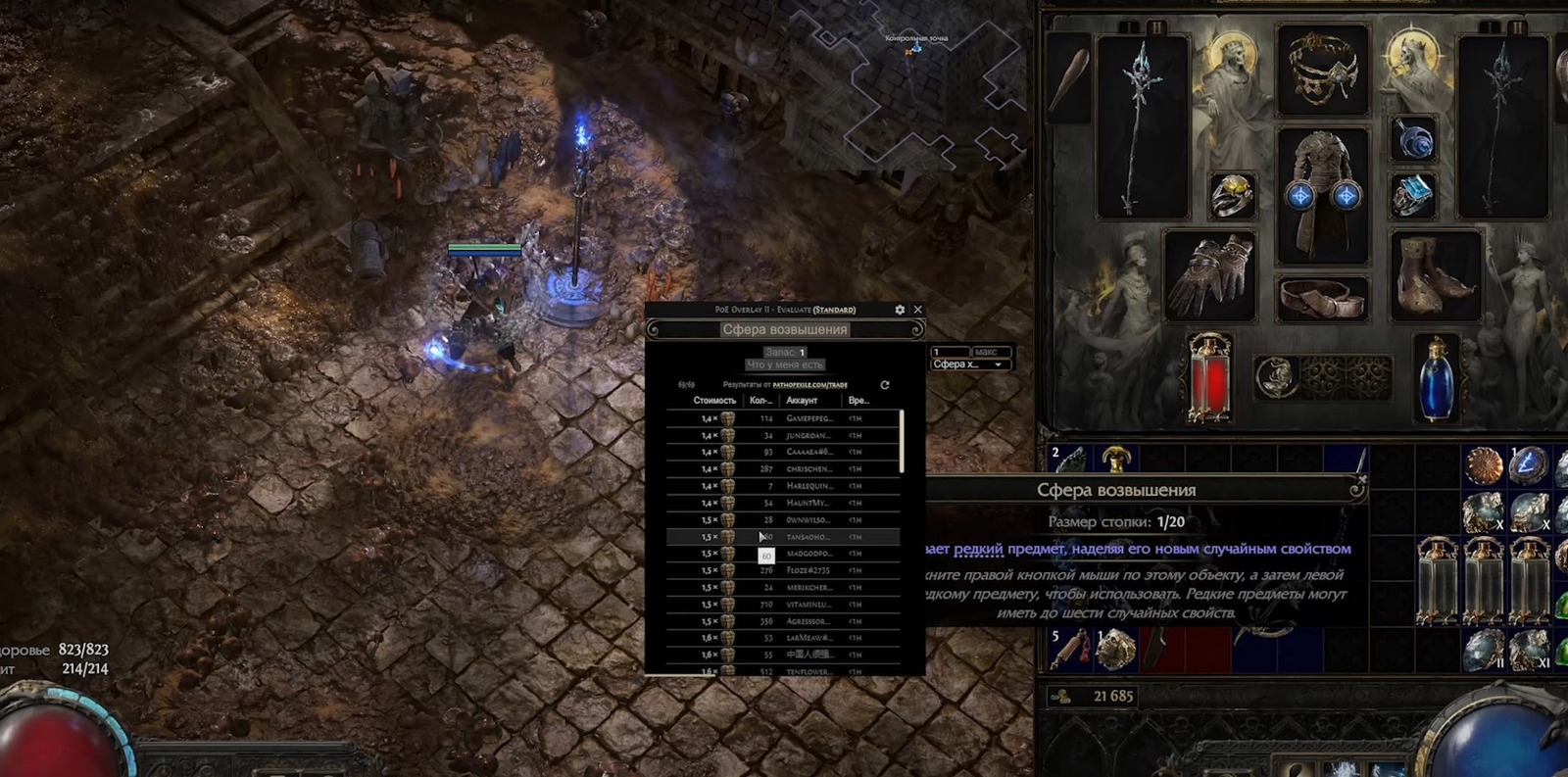Click the equipped gloves slot

pos(1210,275)
